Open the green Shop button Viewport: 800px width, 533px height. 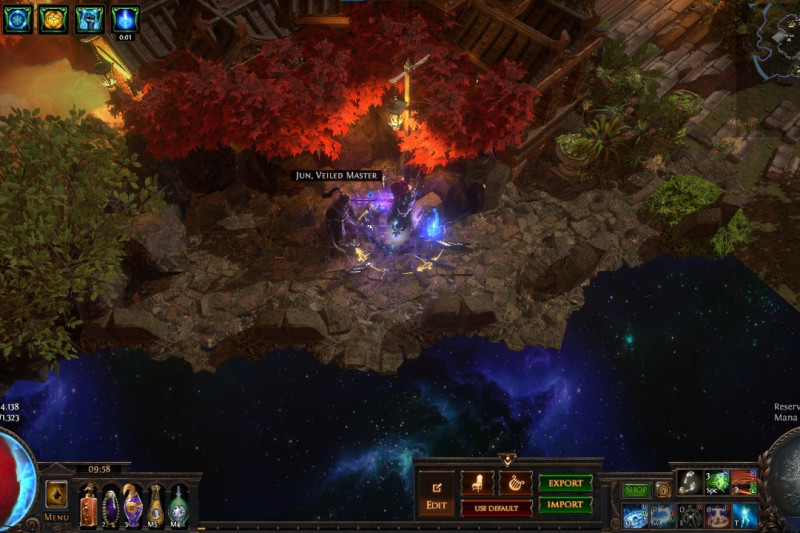(636, 490)
